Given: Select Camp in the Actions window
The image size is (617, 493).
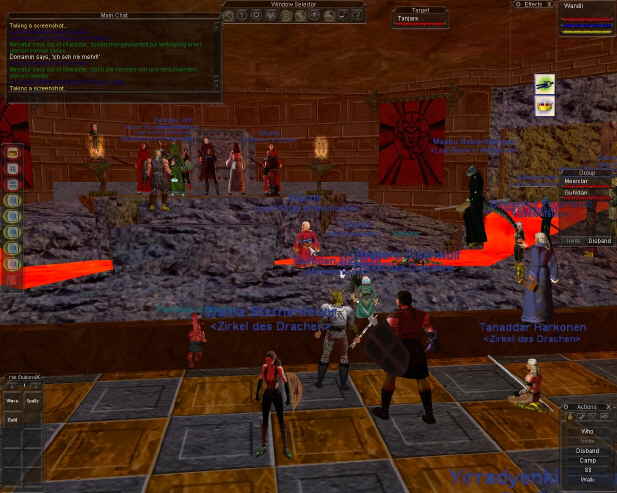Looking at the screenshot, I should point(587,460).
